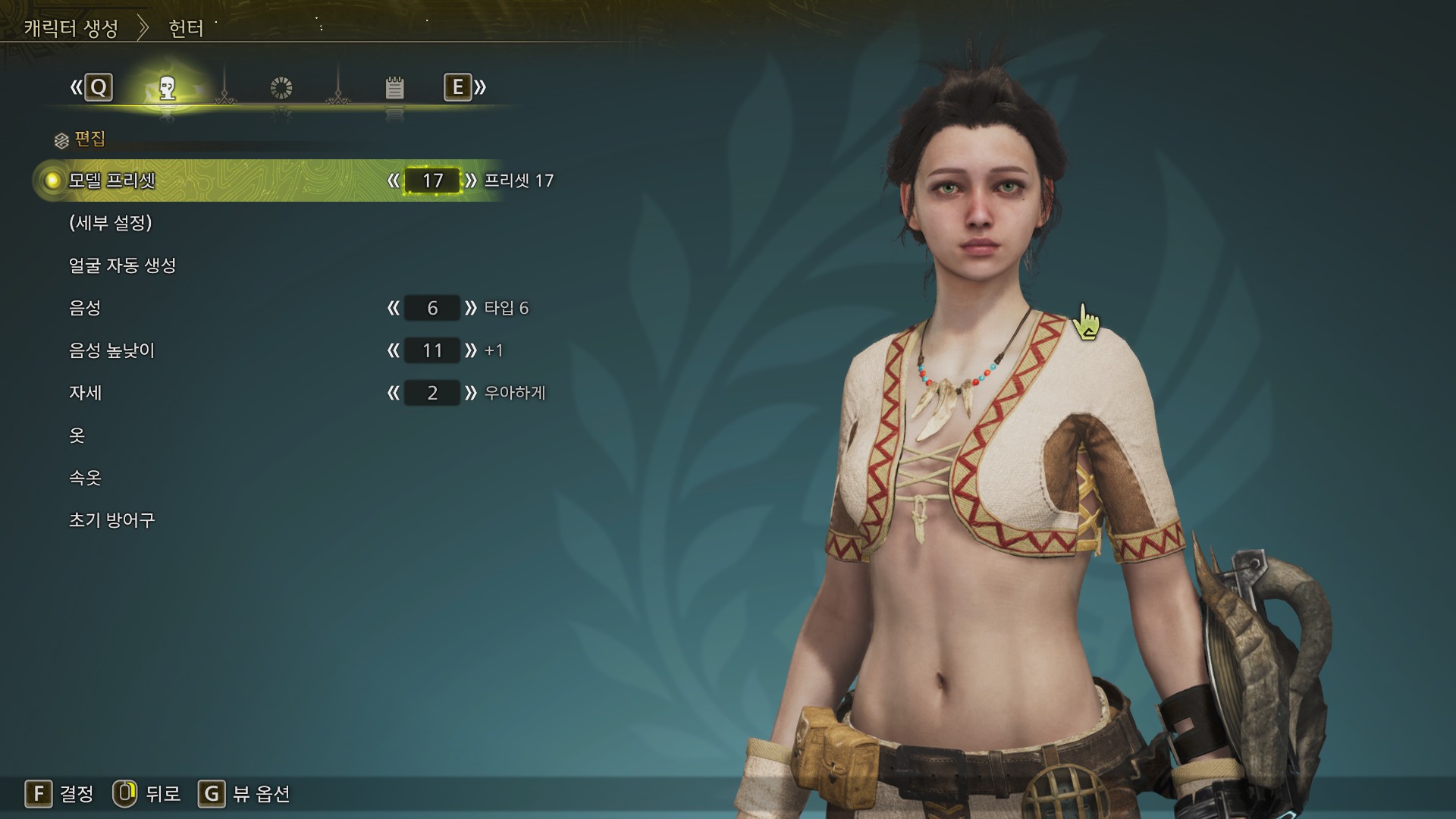Select the 음성 높낮이 pitch row
Screen dimensions: 1456x819
coord(111,350)
